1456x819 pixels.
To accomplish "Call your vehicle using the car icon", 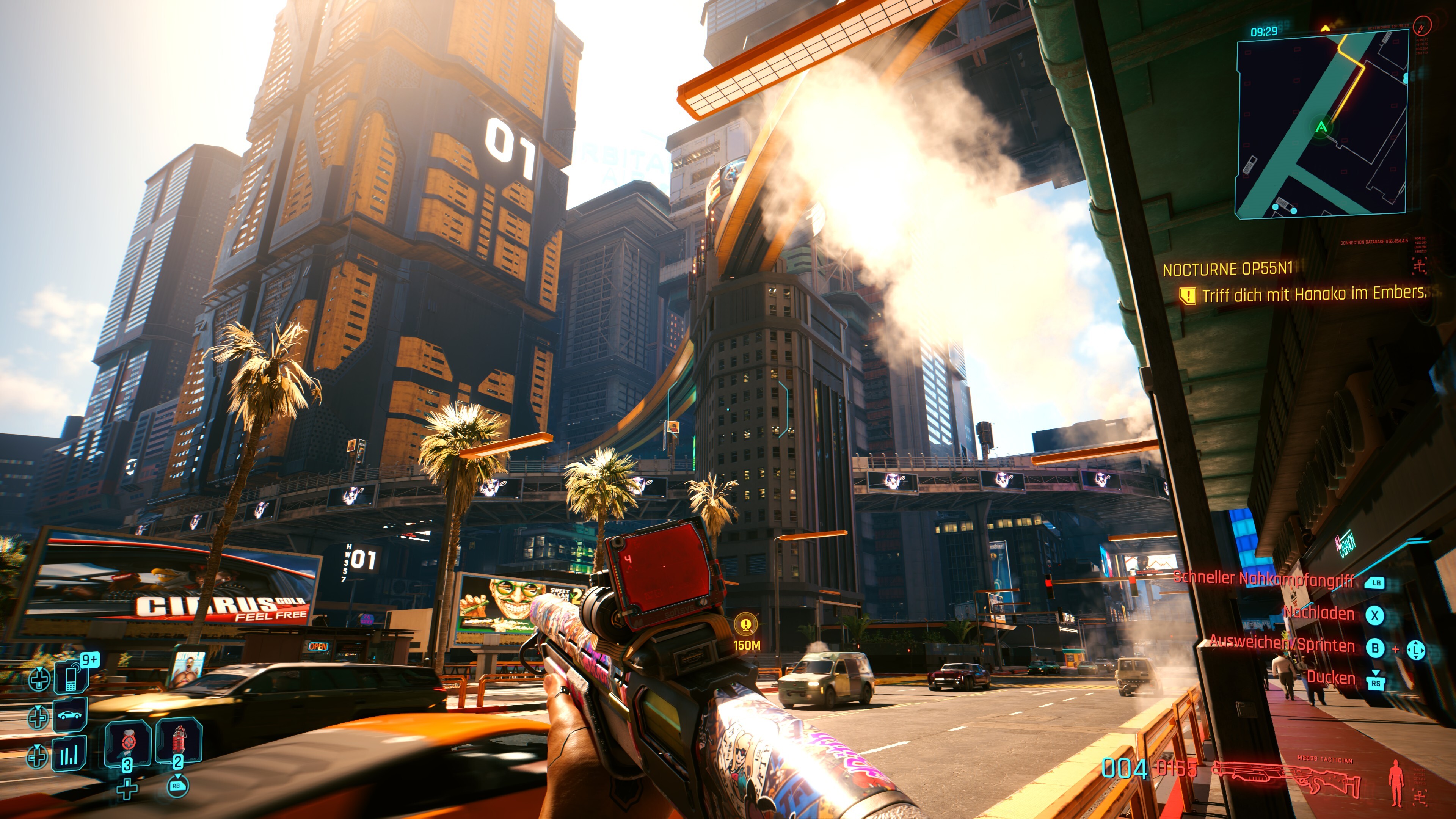I will tap(70, 715).
